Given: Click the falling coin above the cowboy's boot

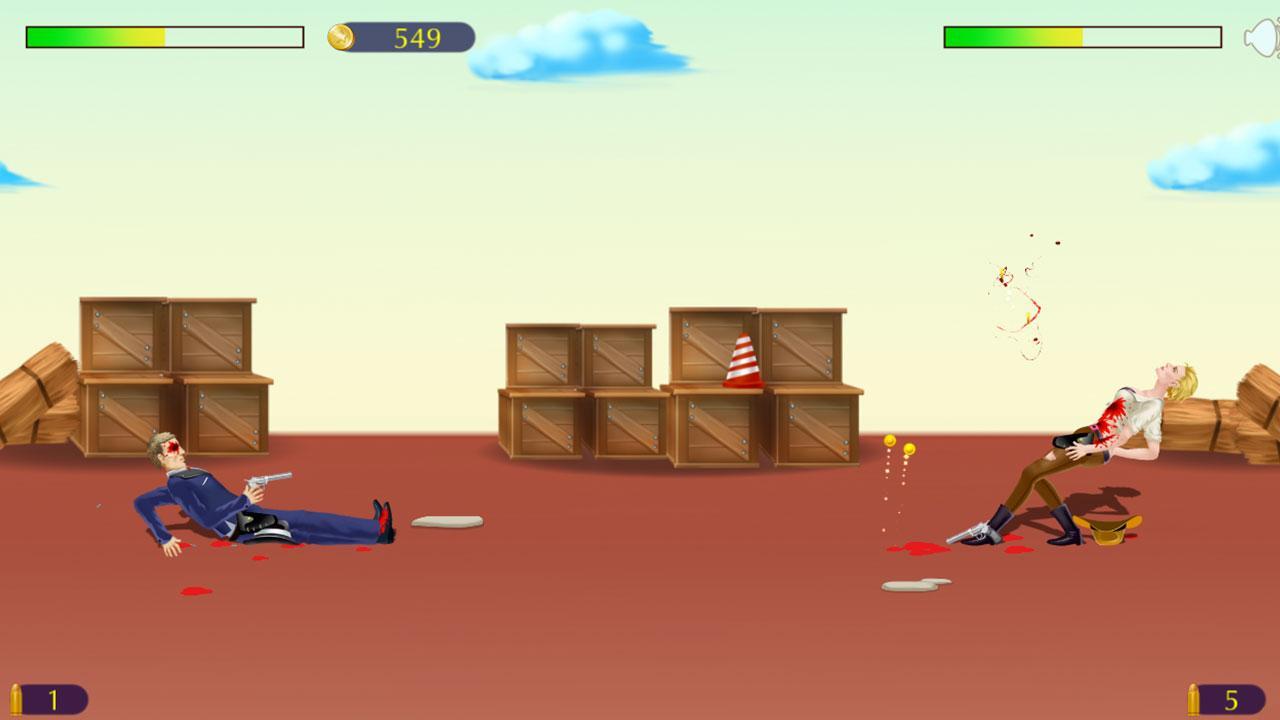Looking at the screenshot, I should 908,447.
